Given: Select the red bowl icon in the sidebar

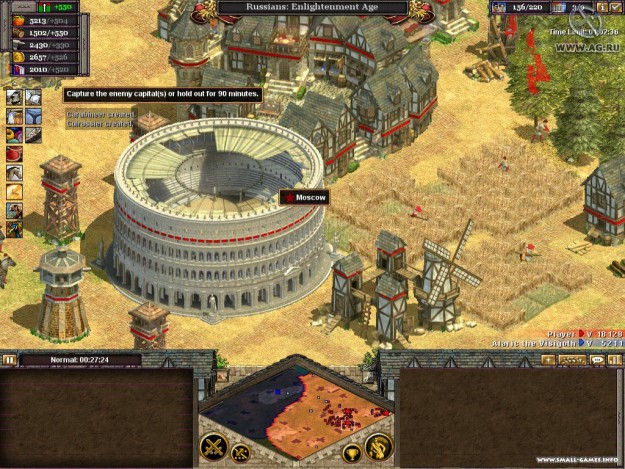Looking at the screenshot, I should pos(14,153).
